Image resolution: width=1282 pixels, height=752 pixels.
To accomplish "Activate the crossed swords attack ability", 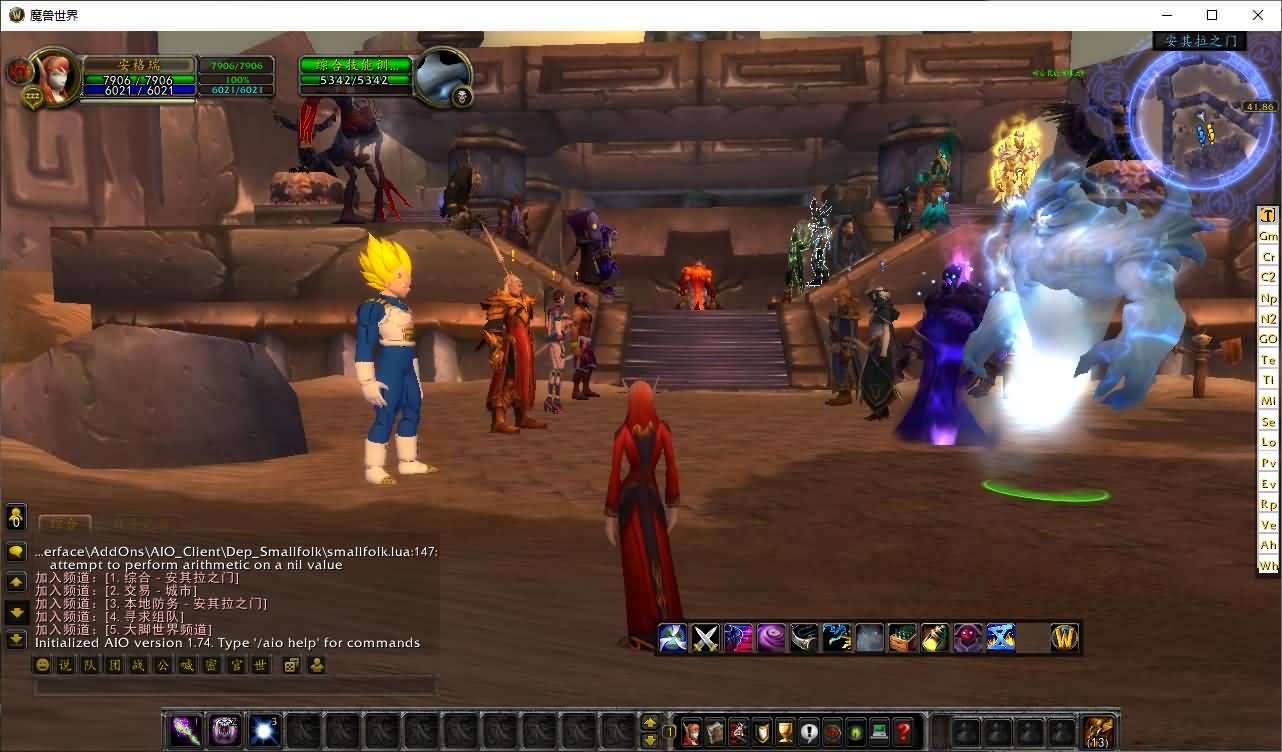I will 706,638.
